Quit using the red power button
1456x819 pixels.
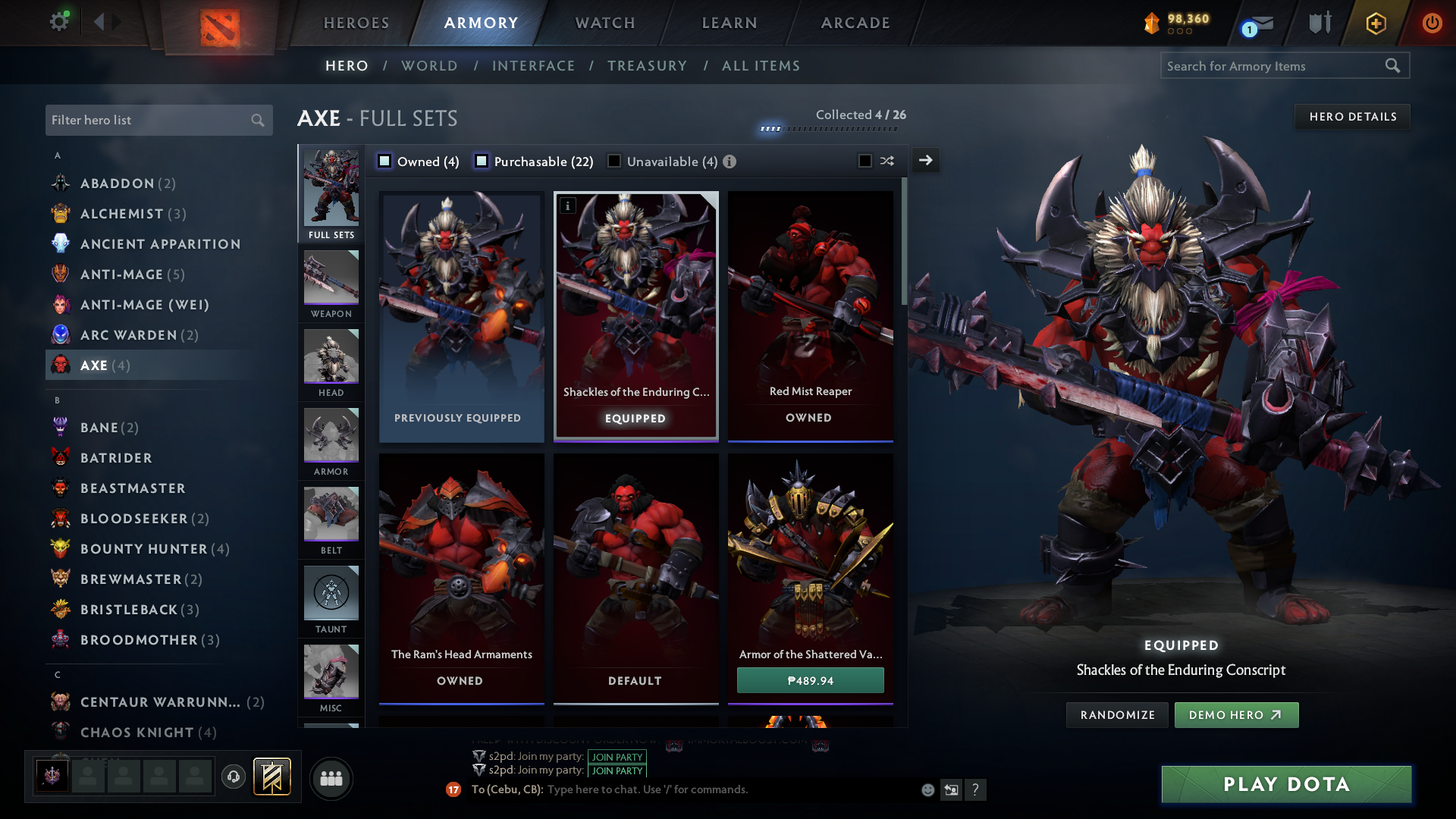(1432, 23)
